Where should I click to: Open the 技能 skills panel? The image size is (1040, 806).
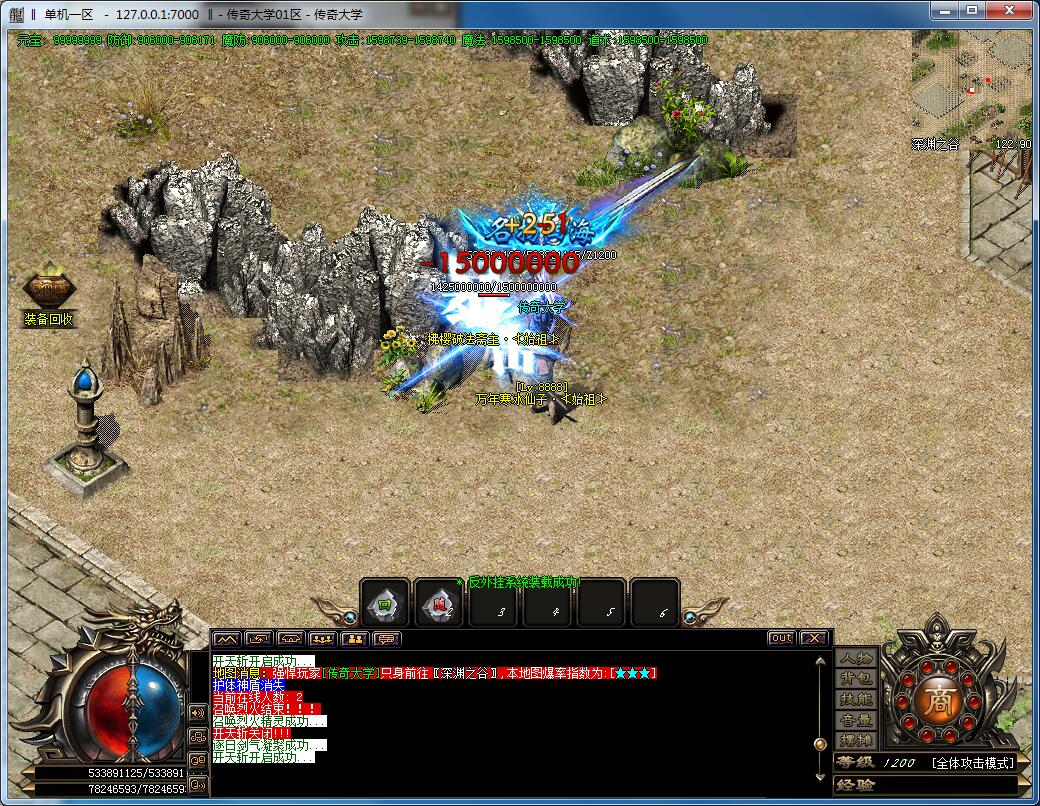click(856, 700)
